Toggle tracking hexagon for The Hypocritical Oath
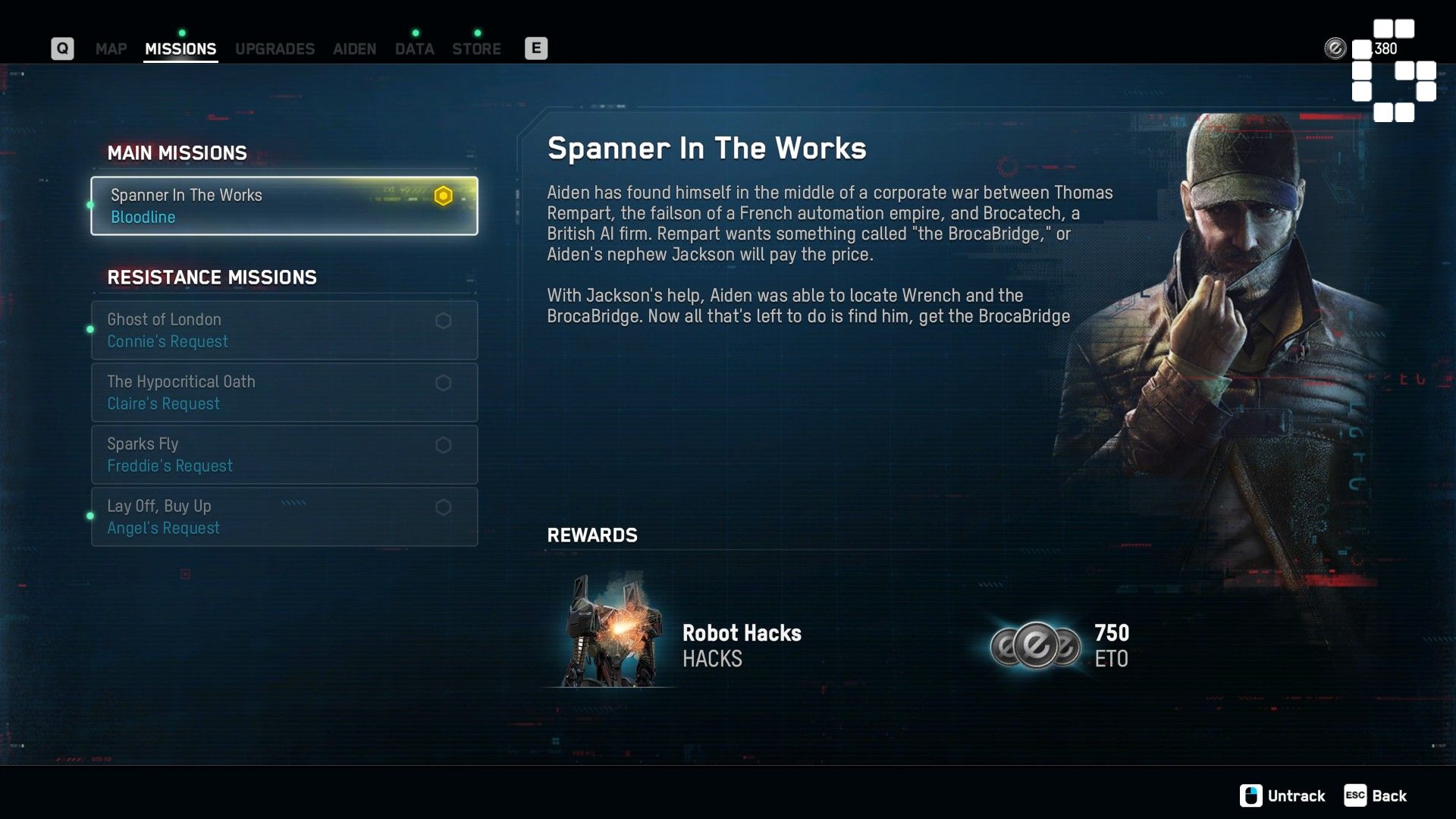The width and height of the screenshot is (1456, 819). coord(444,383)
